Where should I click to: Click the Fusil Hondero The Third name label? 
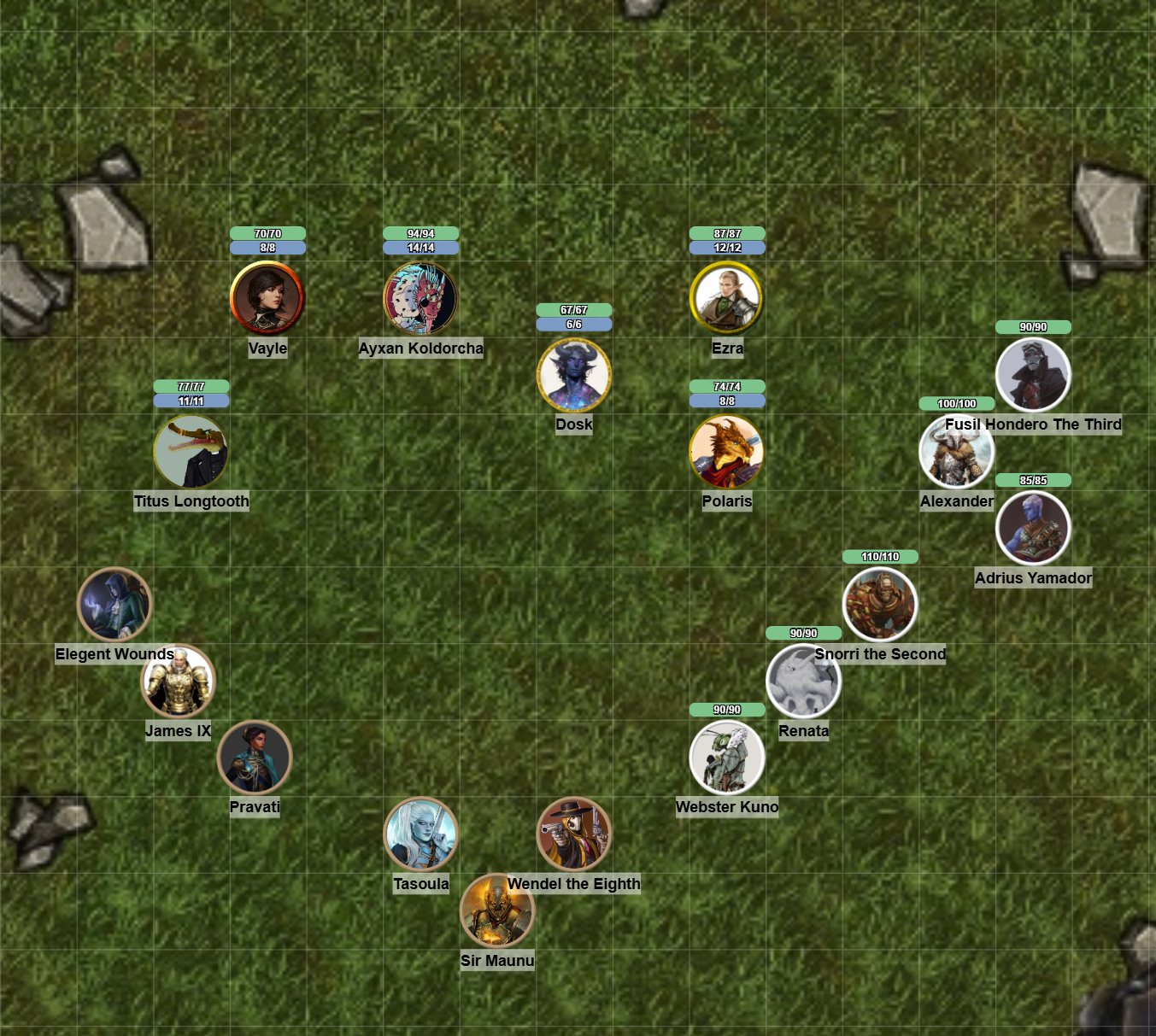coord(1034,424)
